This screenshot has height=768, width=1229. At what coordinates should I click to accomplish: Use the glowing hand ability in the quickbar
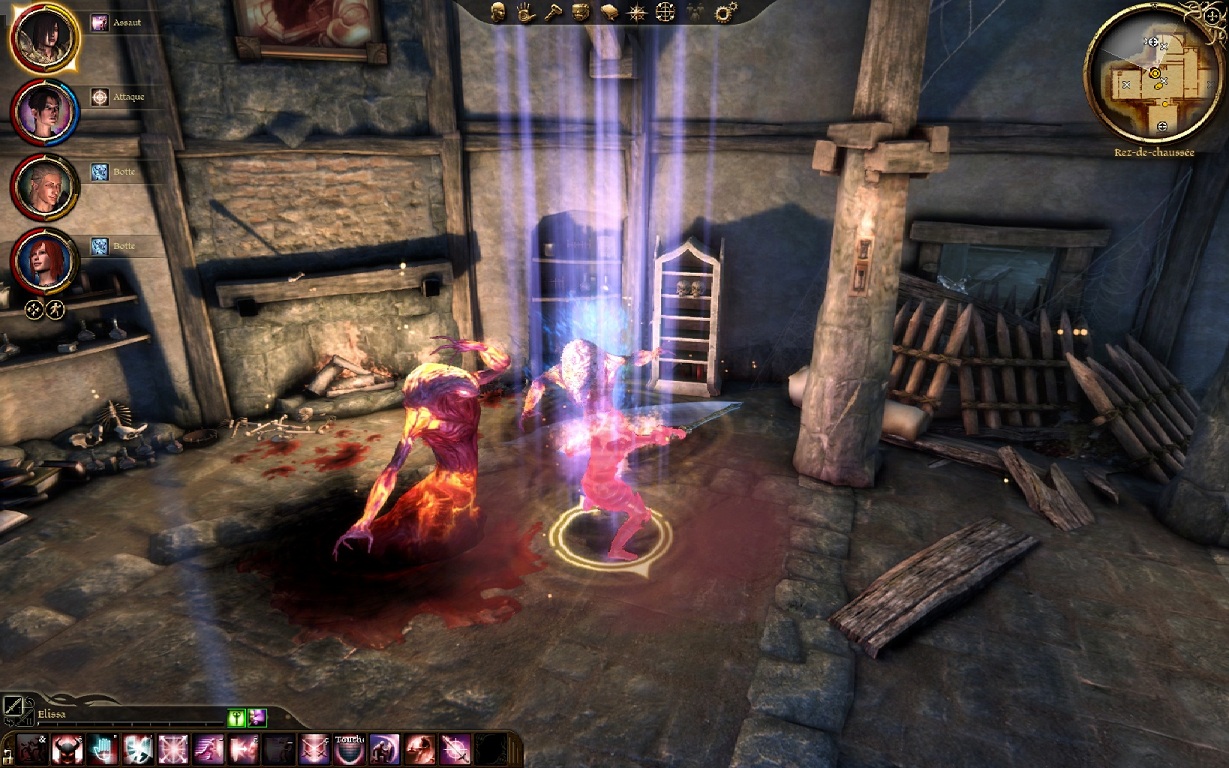103,749
